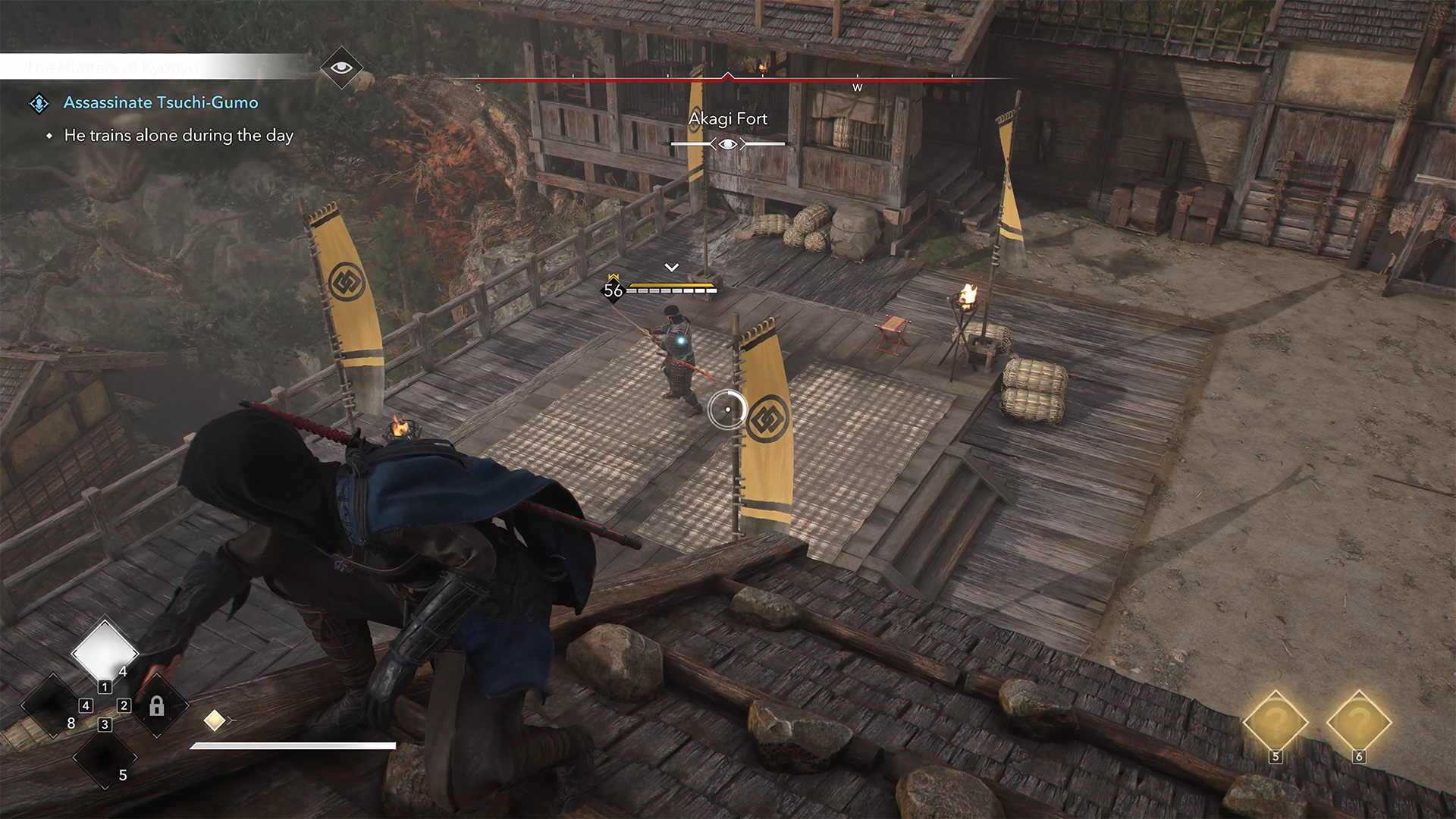Click the gold adrenaline diamond above the health bar
This screenshot has height=819, width=1456.
[215, 720]
